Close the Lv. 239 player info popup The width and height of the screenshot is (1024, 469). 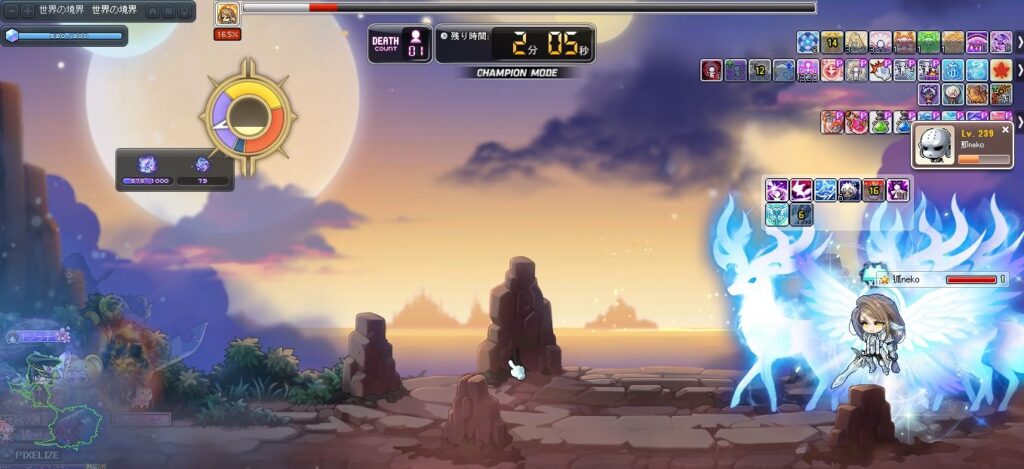[x=1005, y=131]
